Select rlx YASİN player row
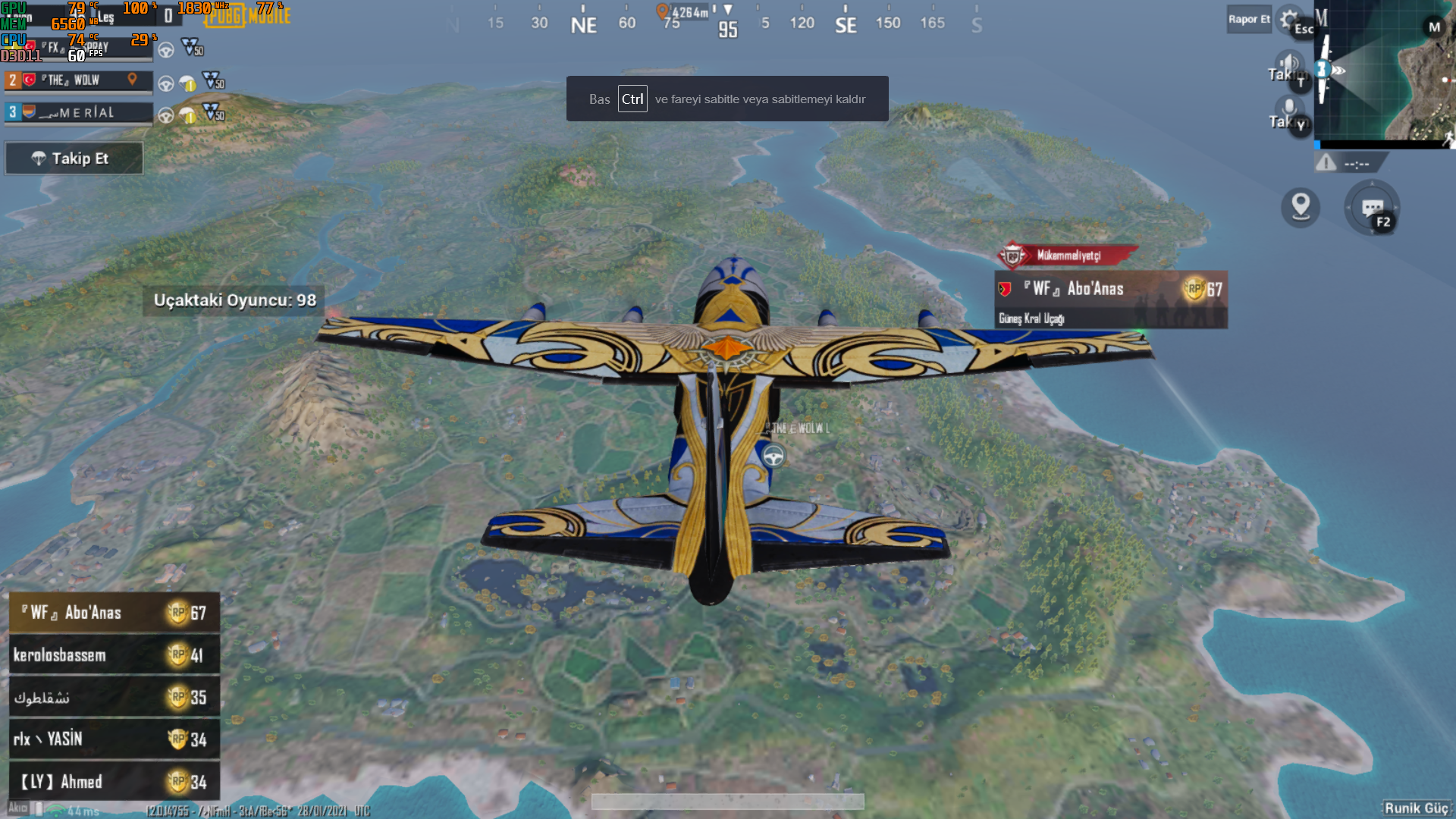Screen dimensions: 1456x819 (114, 739)
